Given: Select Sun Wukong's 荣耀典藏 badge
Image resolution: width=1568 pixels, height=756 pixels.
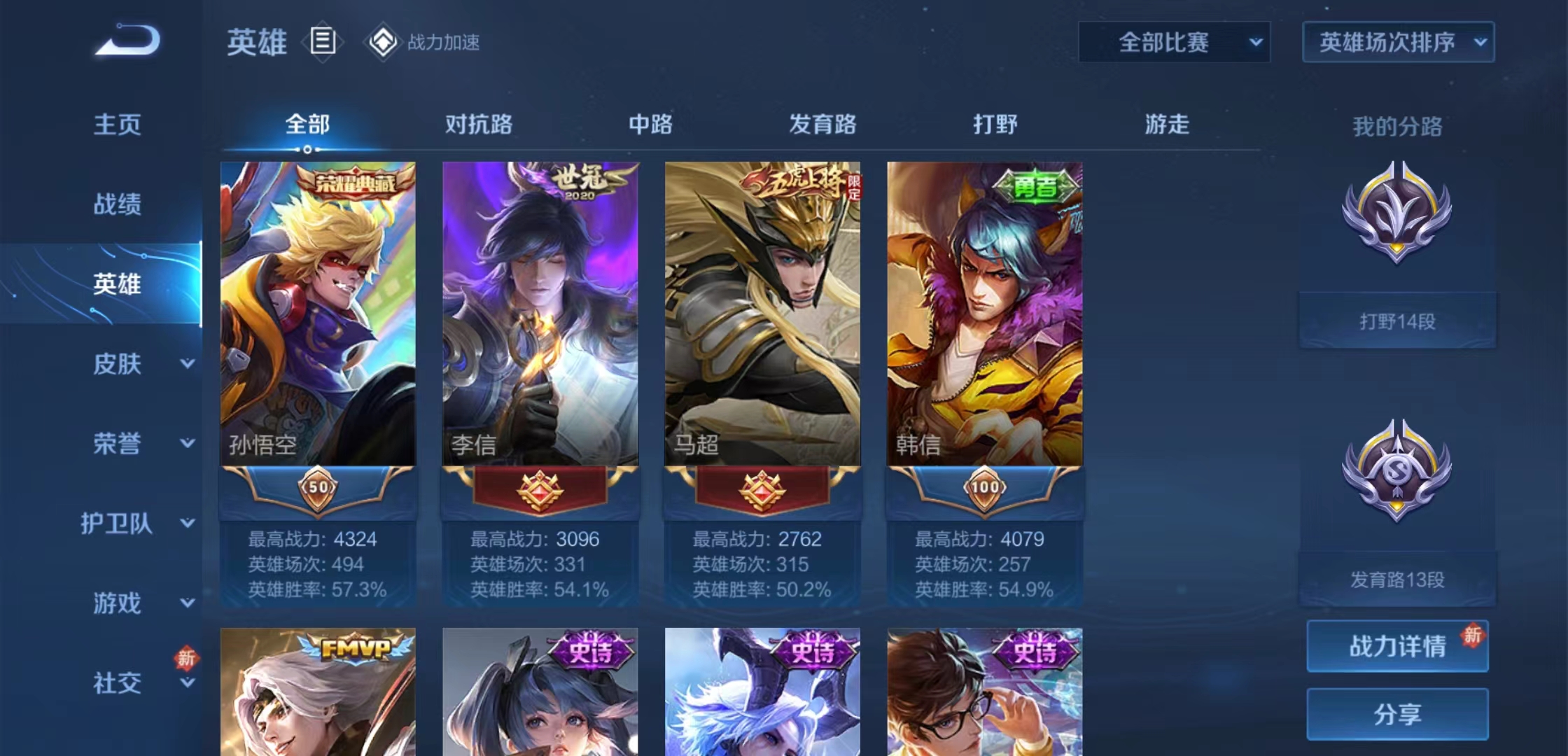Looking at the screenshot, I should click(x=355, y=181).
